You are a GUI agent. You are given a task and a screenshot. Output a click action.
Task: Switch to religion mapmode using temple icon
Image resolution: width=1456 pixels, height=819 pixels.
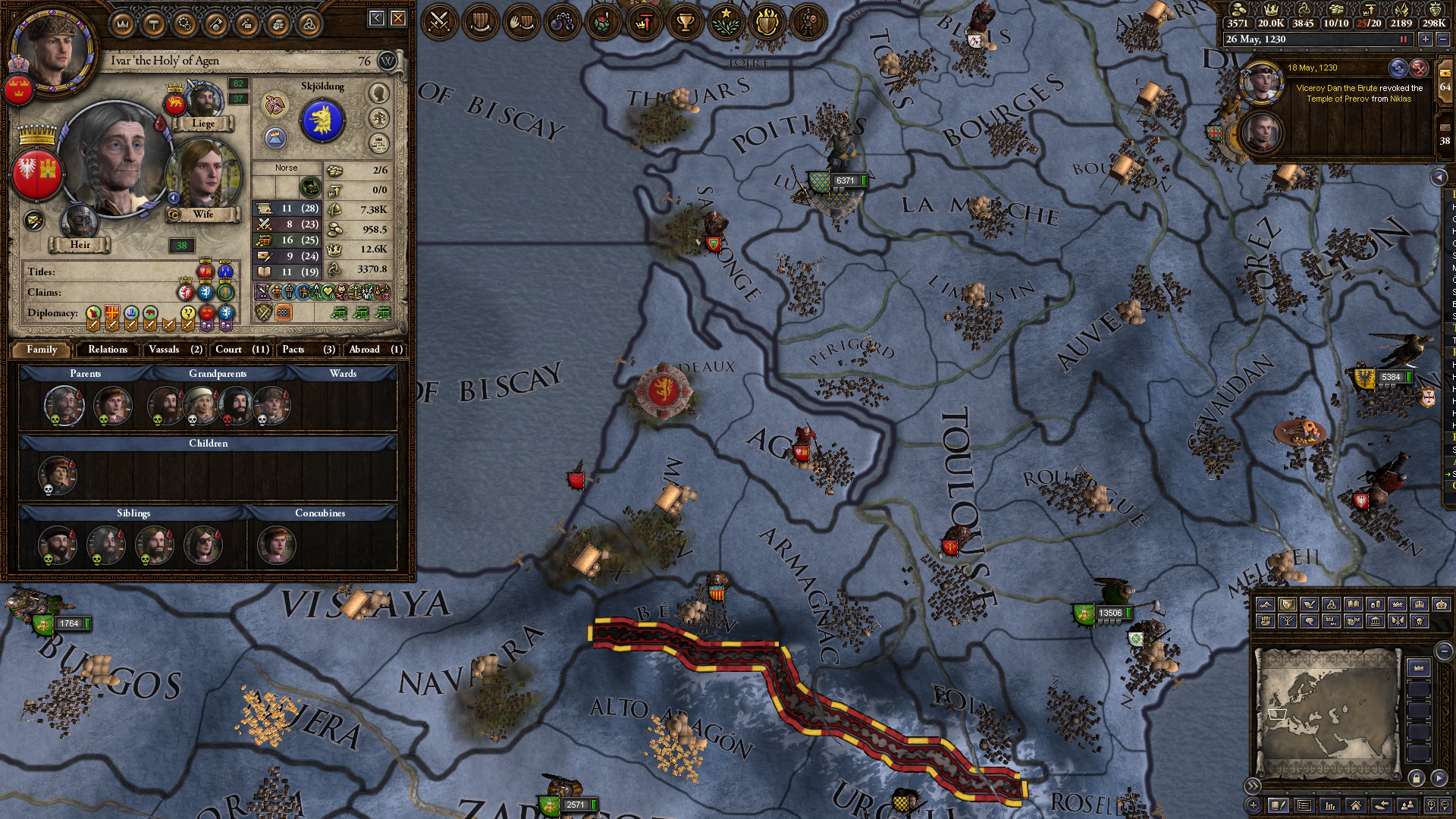point(1375,622)
